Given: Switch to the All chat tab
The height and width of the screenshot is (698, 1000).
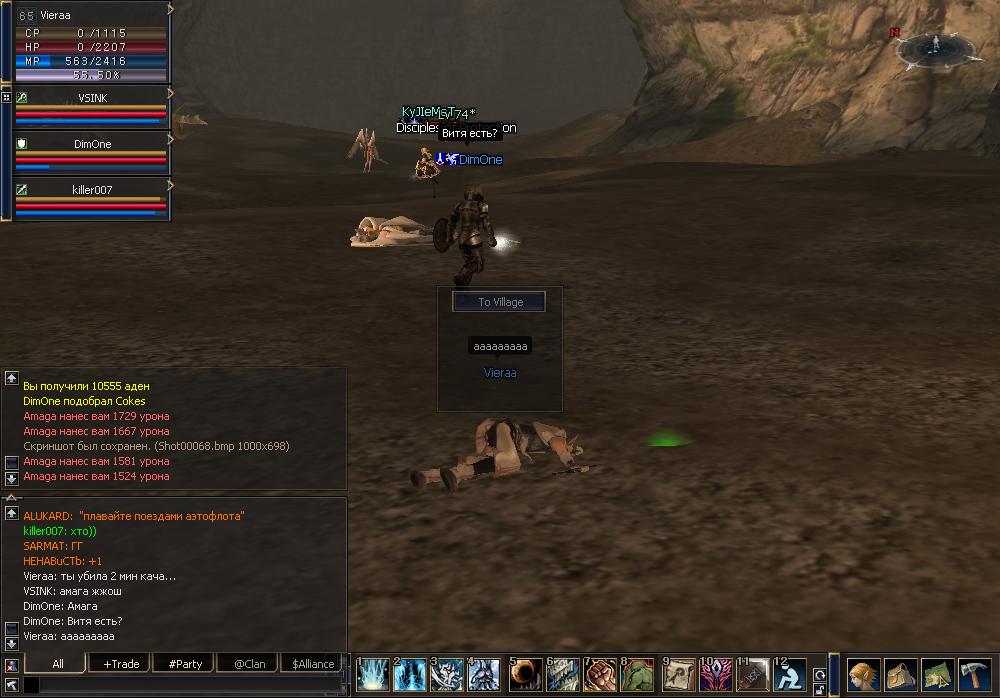Looking at the screenshot, I should coord(58,663).
